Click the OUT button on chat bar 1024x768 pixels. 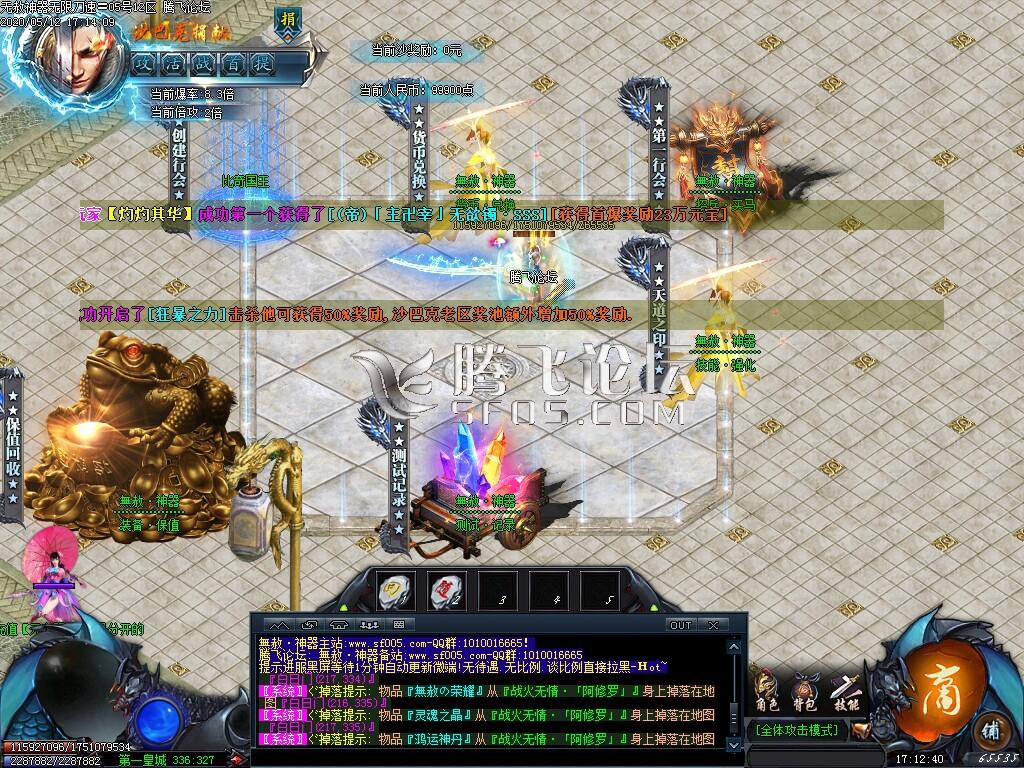tap(681, 625)
